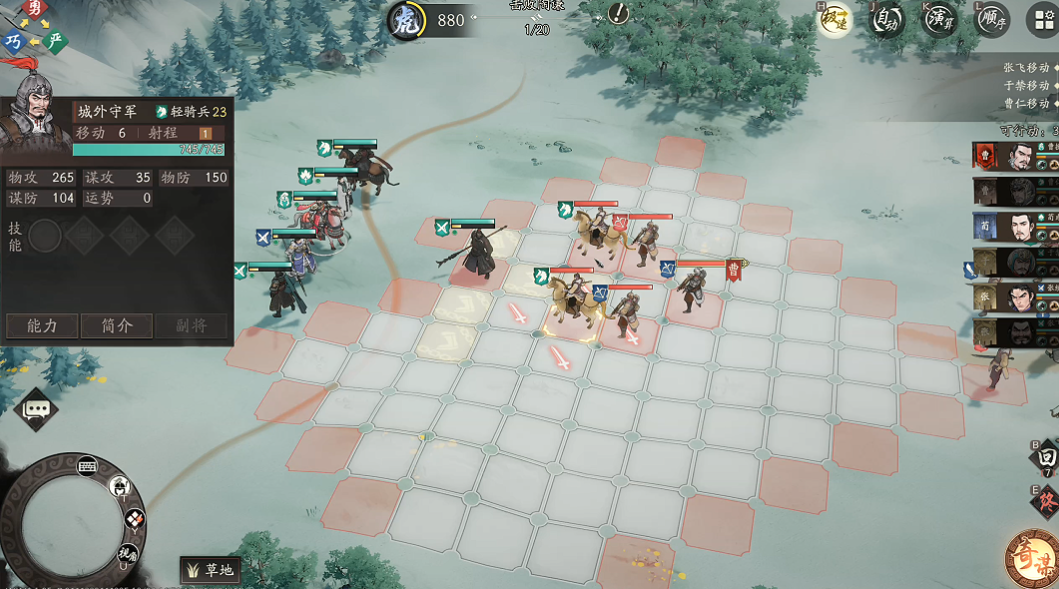
Task: Open the exclamation mark objective icon
Action: [620, 14]
